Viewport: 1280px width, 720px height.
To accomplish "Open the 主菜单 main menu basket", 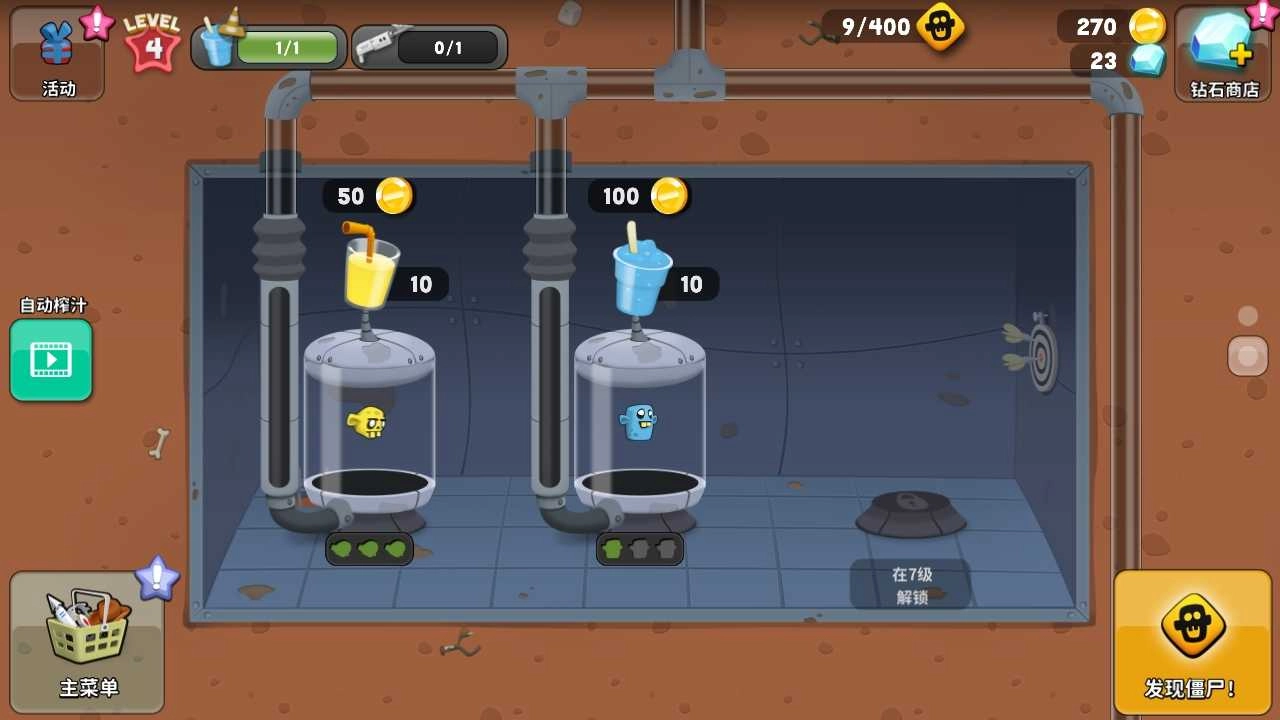I will point(87,641).
